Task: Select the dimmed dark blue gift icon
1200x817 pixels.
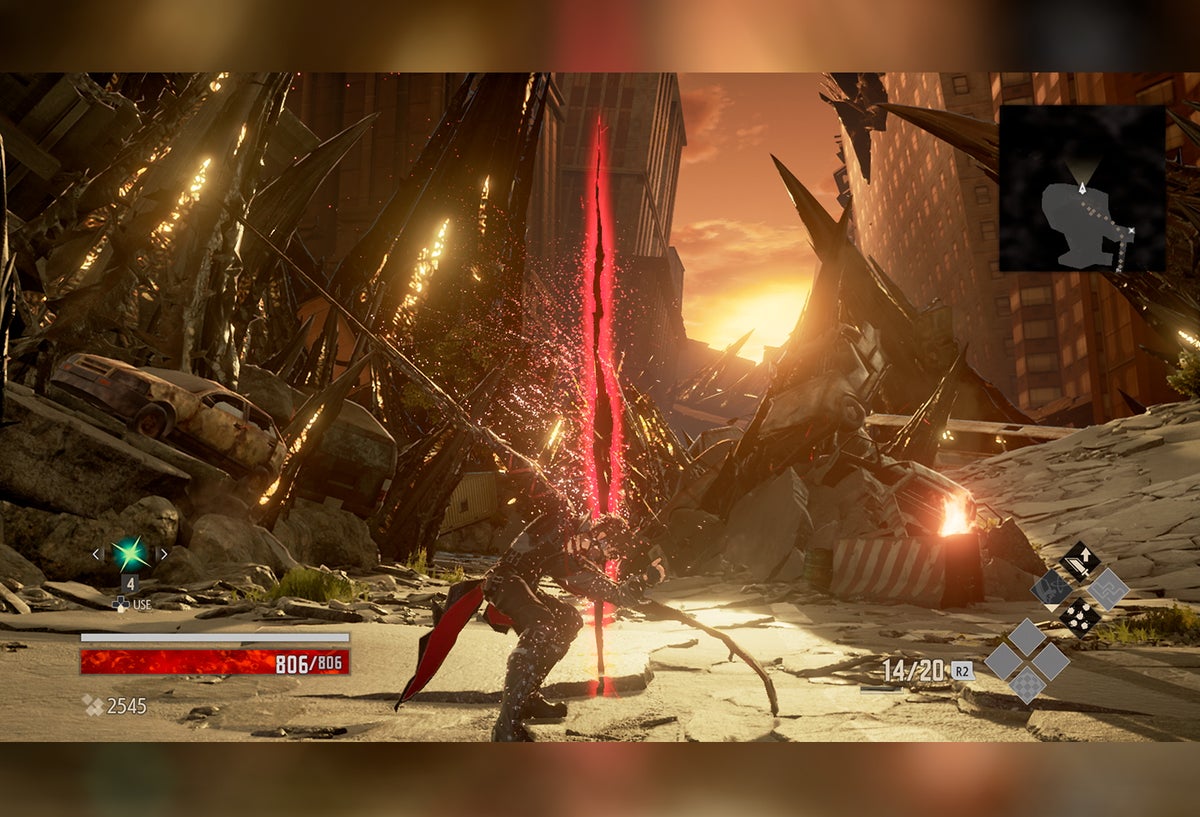Action: 1052,589
